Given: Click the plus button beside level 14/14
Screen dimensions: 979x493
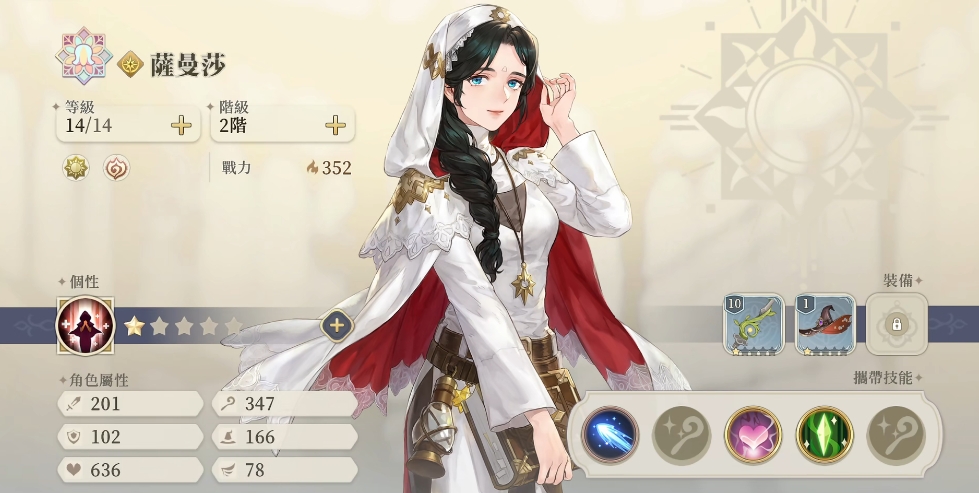Looking at the screenshot, I should pos(181,125).
